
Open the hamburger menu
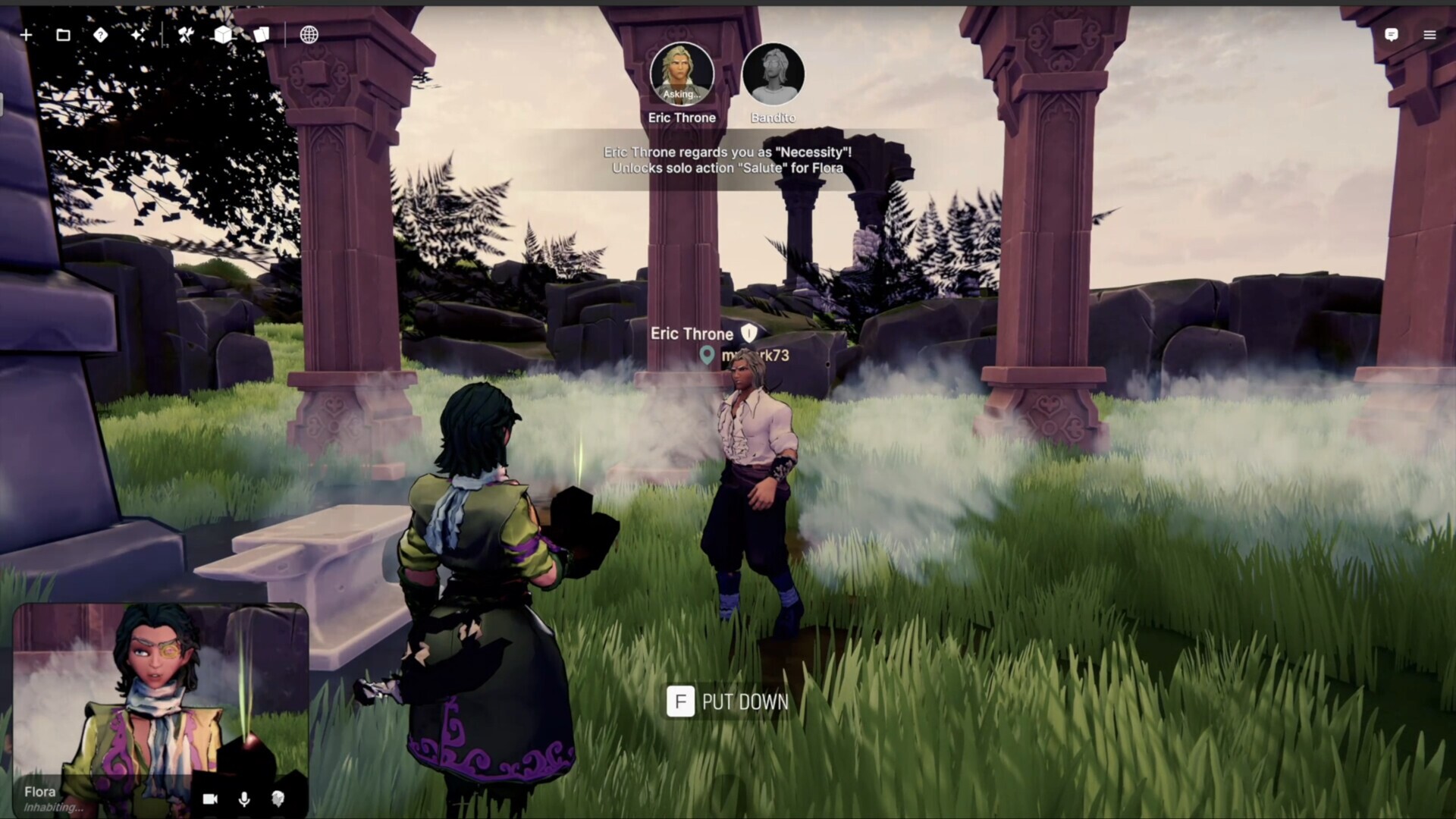[1429, 35]
